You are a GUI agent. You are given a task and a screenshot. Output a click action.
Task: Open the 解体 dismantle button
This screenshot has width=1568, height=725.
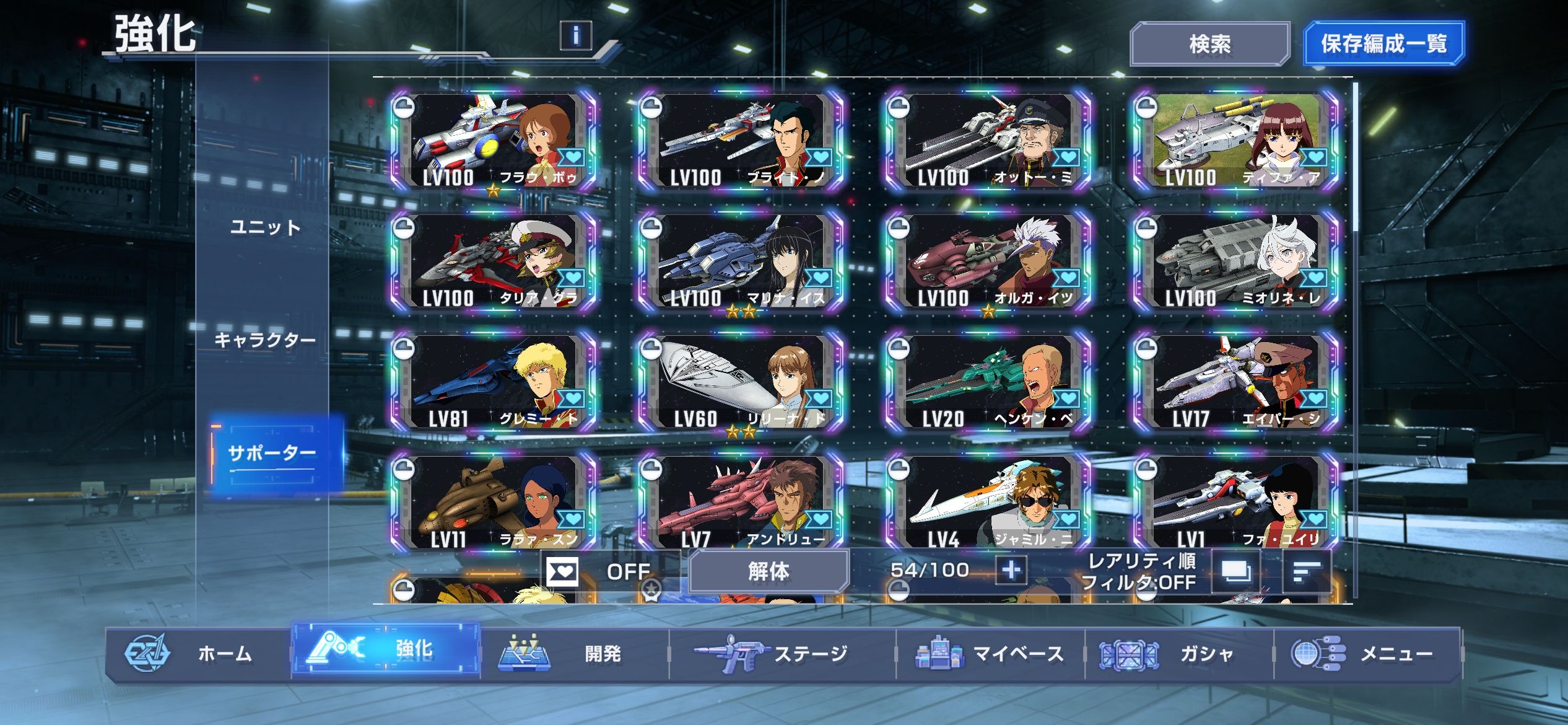pyautogui.click(x=769, y=571)
